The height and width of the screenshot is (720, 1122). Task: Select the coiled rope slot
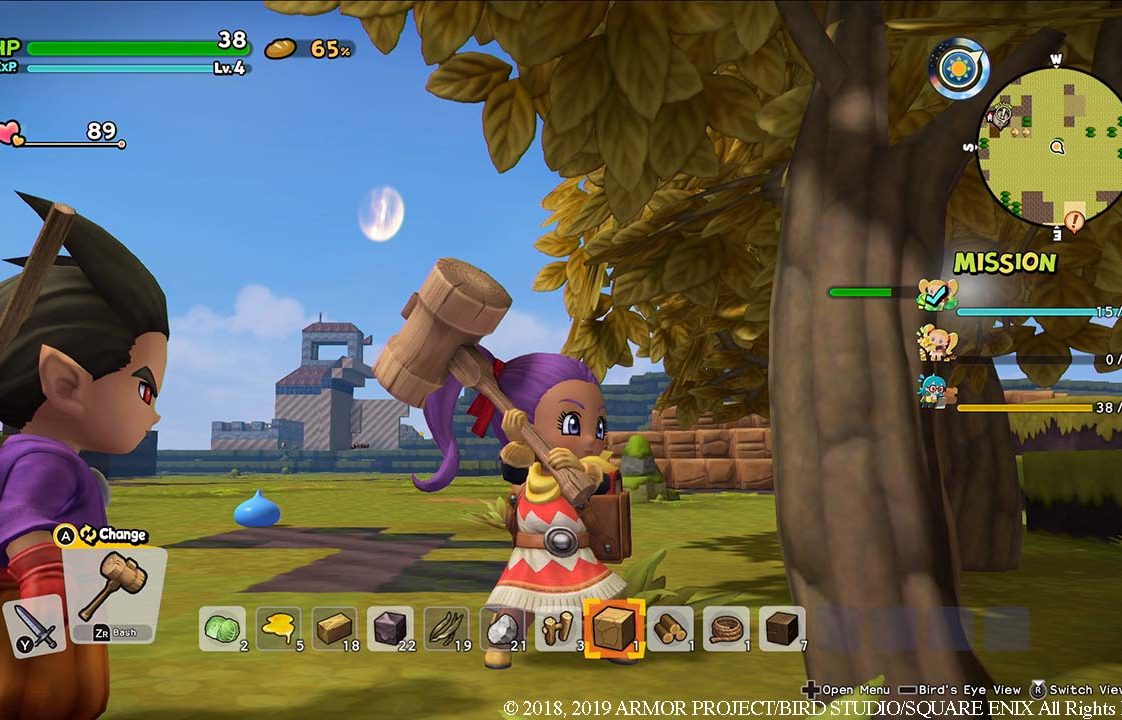[x=725, y=629]
